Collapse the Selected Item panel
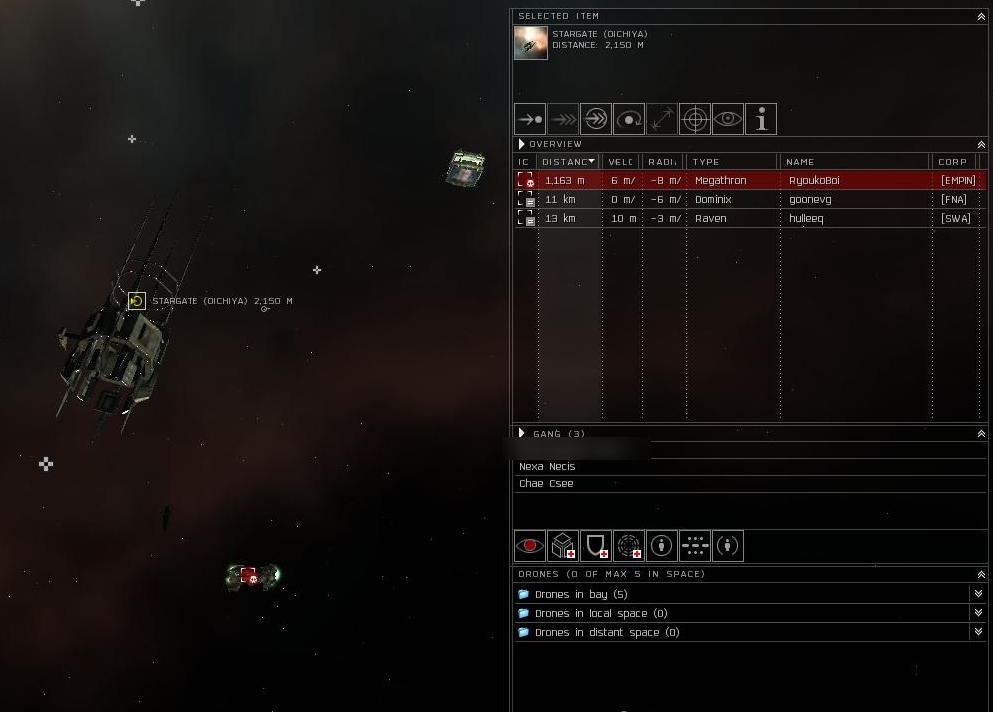The height and width of the screenshot is (712, 993). click(x=980, y=17)
